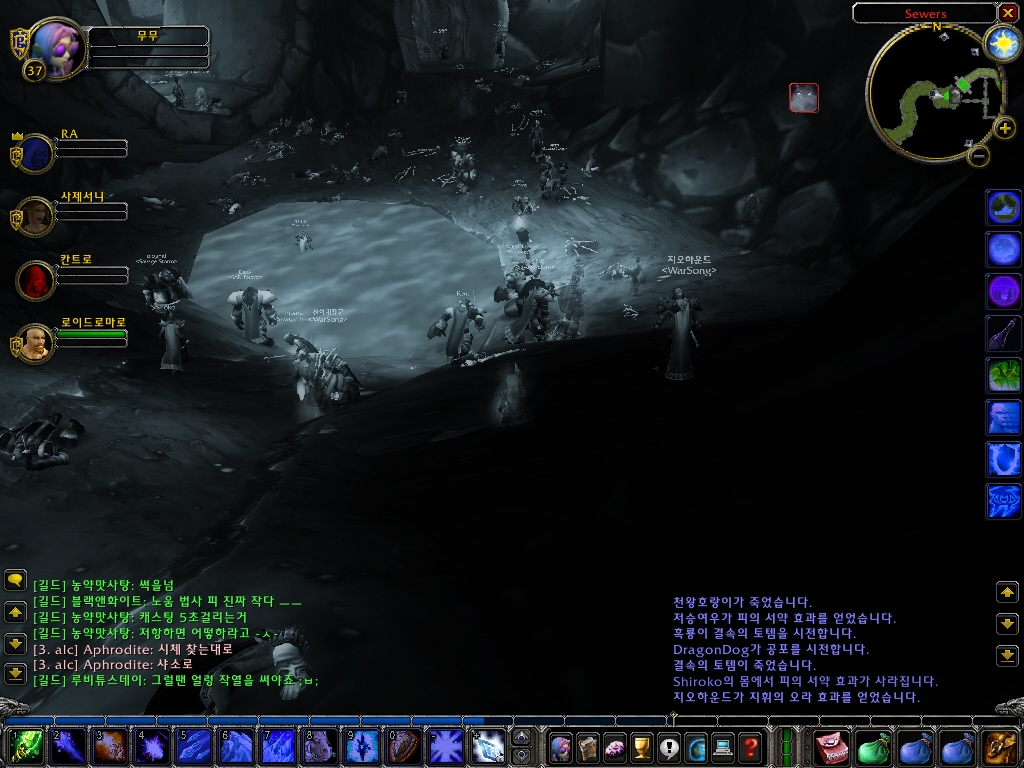Viewport: 1024px width, 768px height.
Task: Select party member 칸트로's red portrait
Action: point(37,279)
